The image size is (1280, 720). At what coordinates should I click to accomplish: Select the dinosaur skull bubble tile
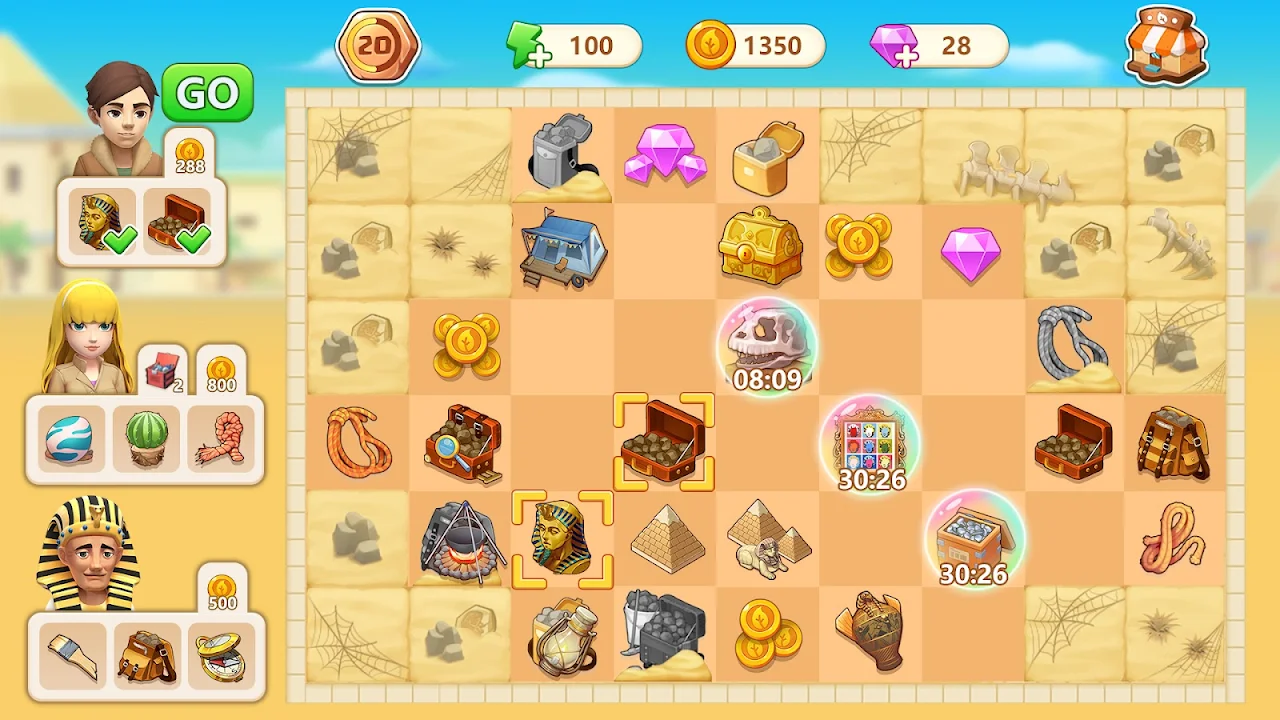point(767,347)
